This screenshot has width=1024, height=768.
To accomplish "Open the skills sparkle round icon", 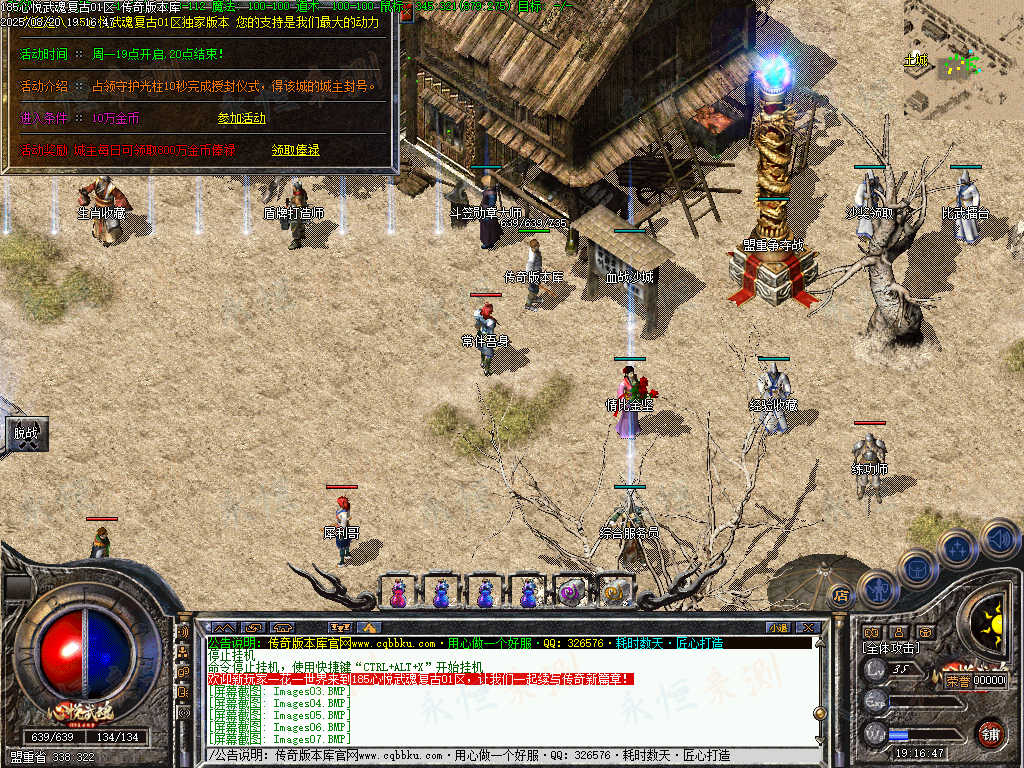I will pos(958,549).
